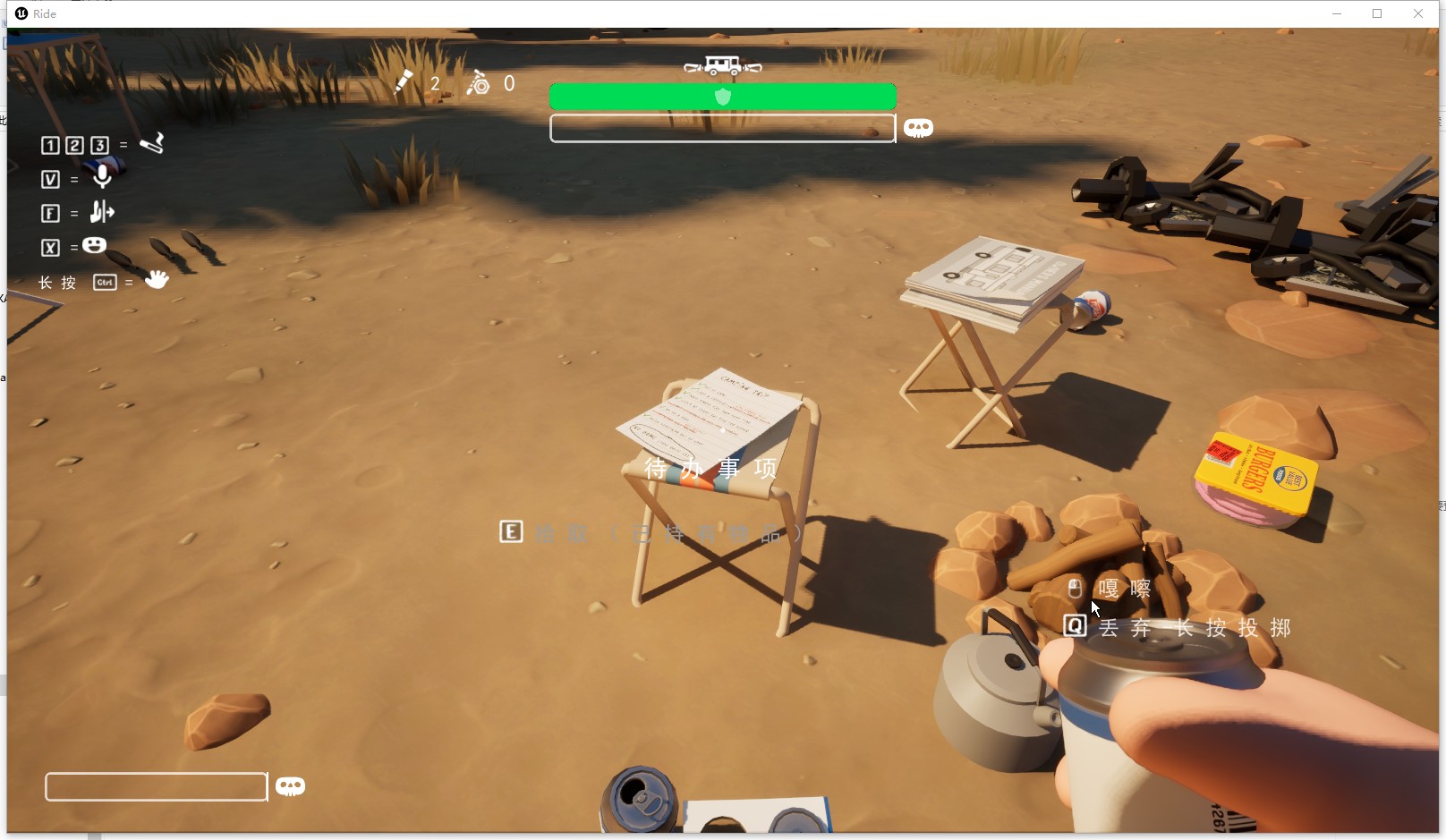Close the Ride game window
Screen dimensions: 1446x840
[x=1418, y=13]
